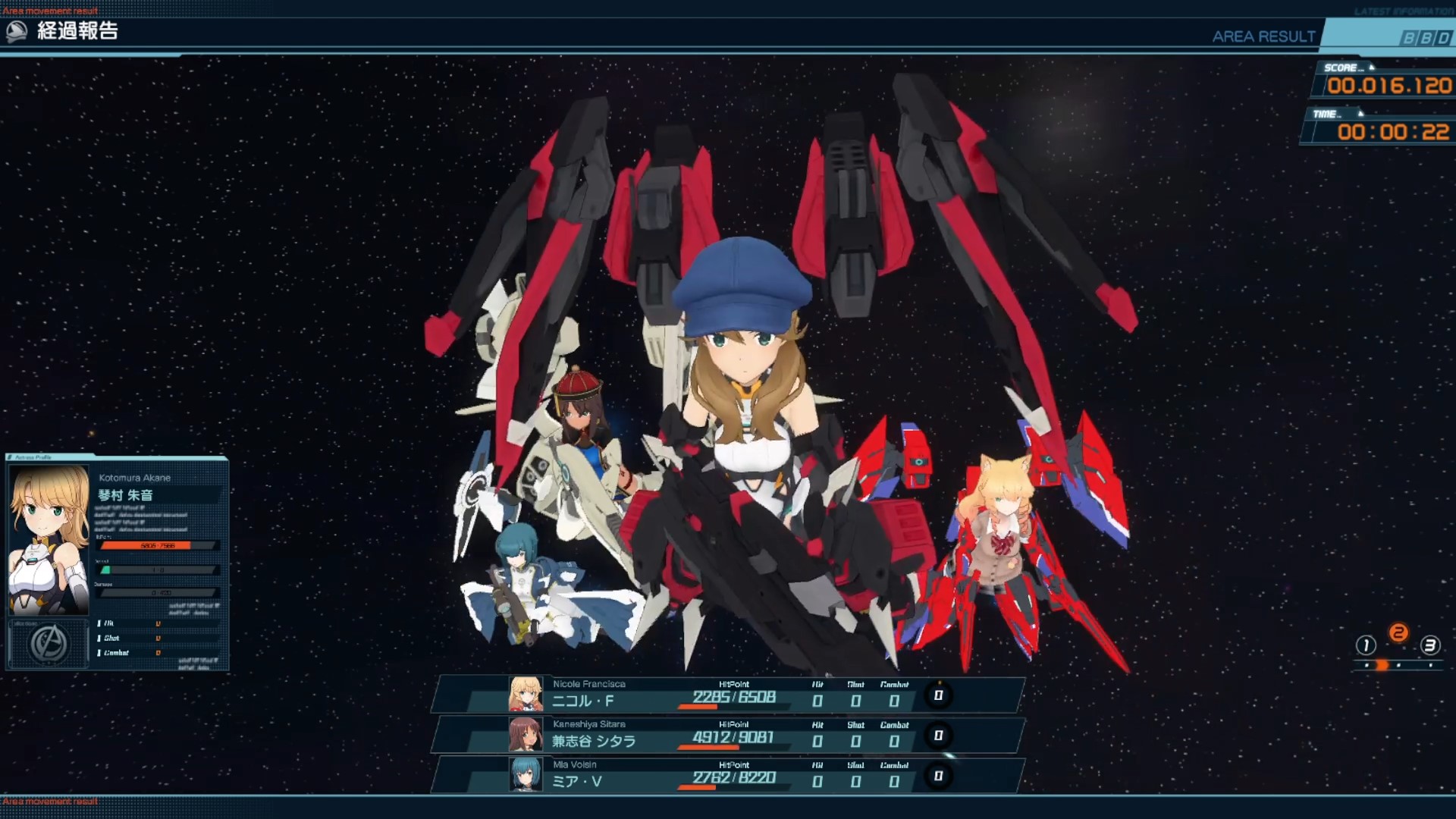Pick Mia Voisin's result row
The width and height of the screenshot is (1456, 819).
(x=728, y=775)
